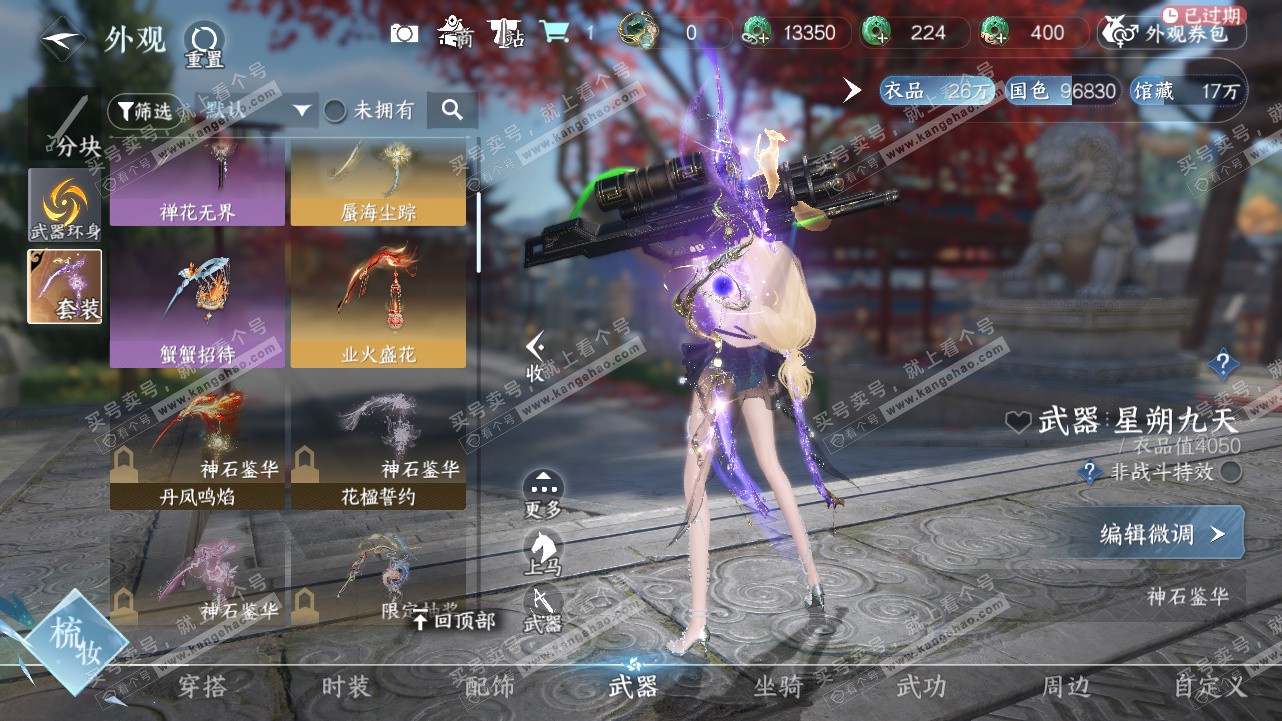Toggle the 未拥有 unowned filter
The height and width of the screenshot is (721, 1282).
click(336, 110)
